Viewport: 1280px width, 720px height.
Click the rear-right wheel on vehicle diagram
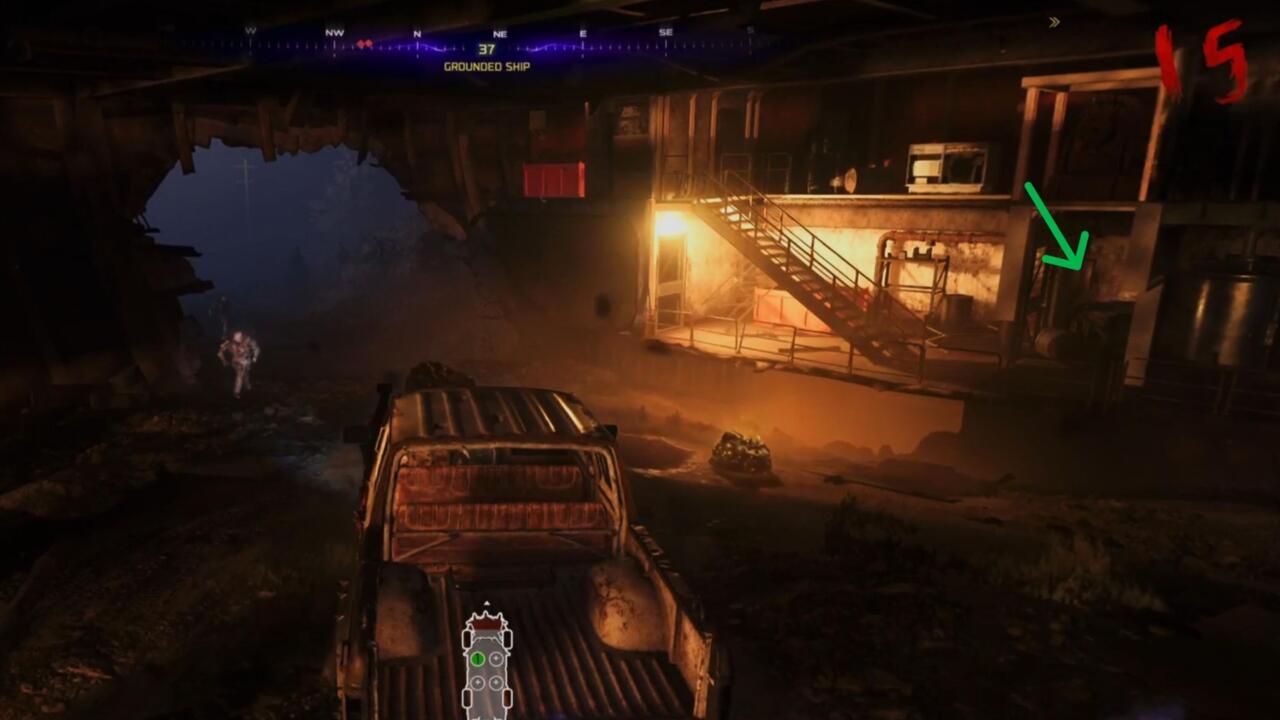pos(507,698)
